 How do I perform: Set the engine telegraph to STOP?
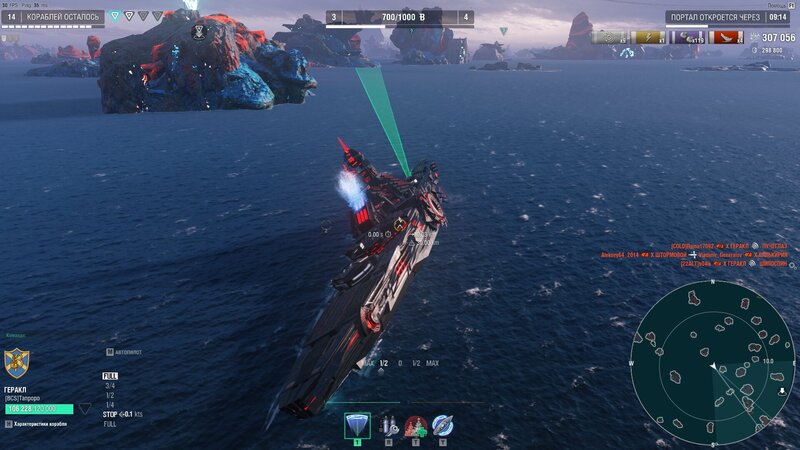[110, 413]
